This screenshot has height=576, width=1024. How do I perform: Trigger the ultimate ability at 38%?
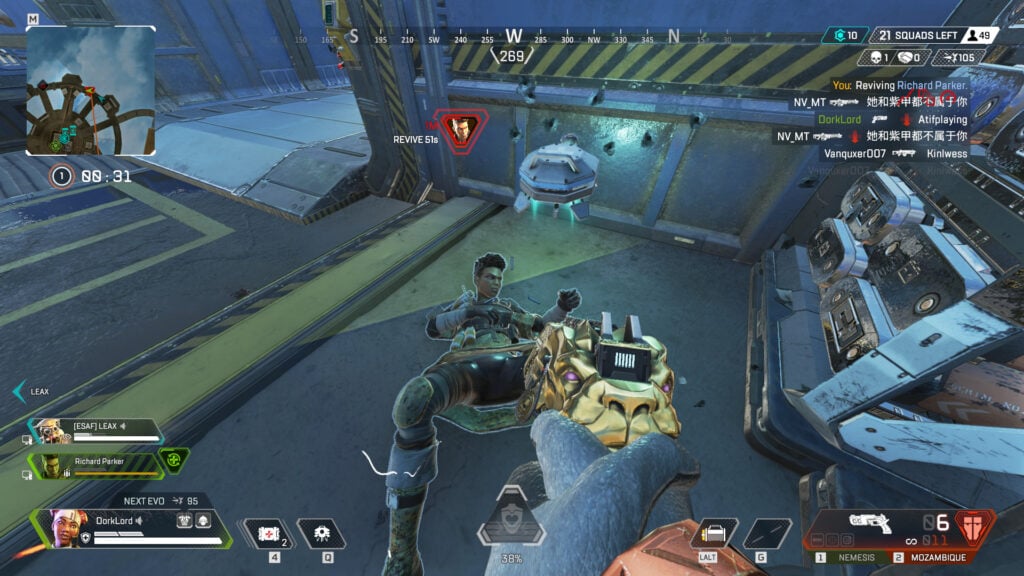pyautogui.click(x=511, y=518)
